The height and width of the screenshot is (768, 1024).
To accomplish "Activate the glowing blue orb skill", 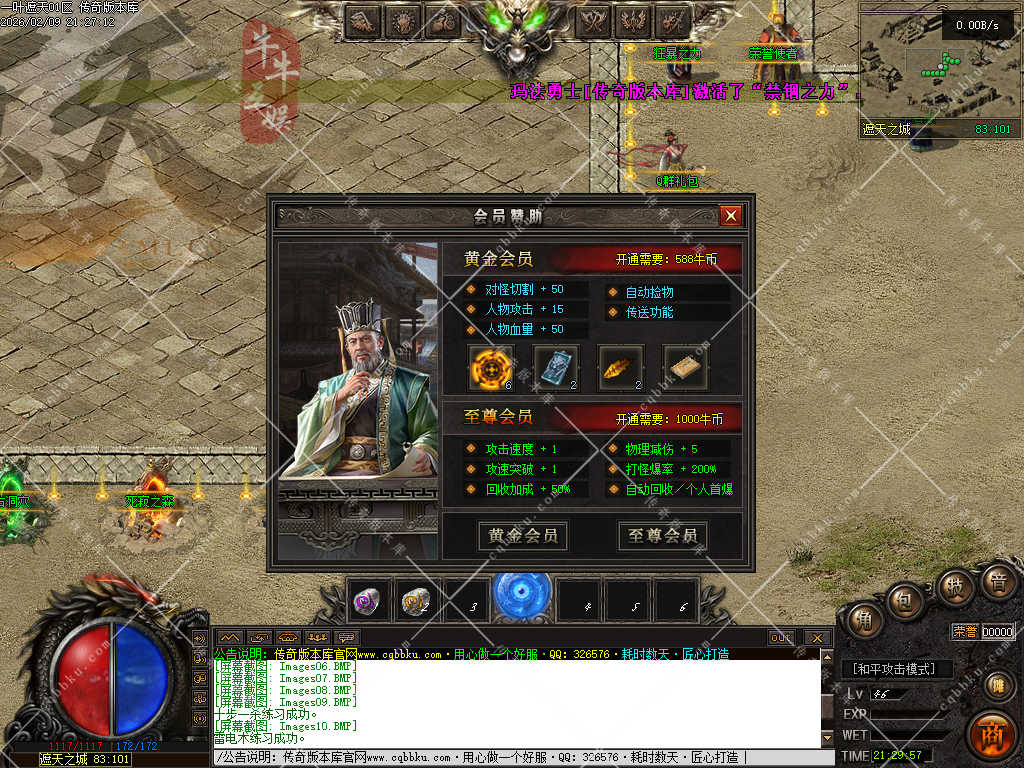I will [522, 594].
